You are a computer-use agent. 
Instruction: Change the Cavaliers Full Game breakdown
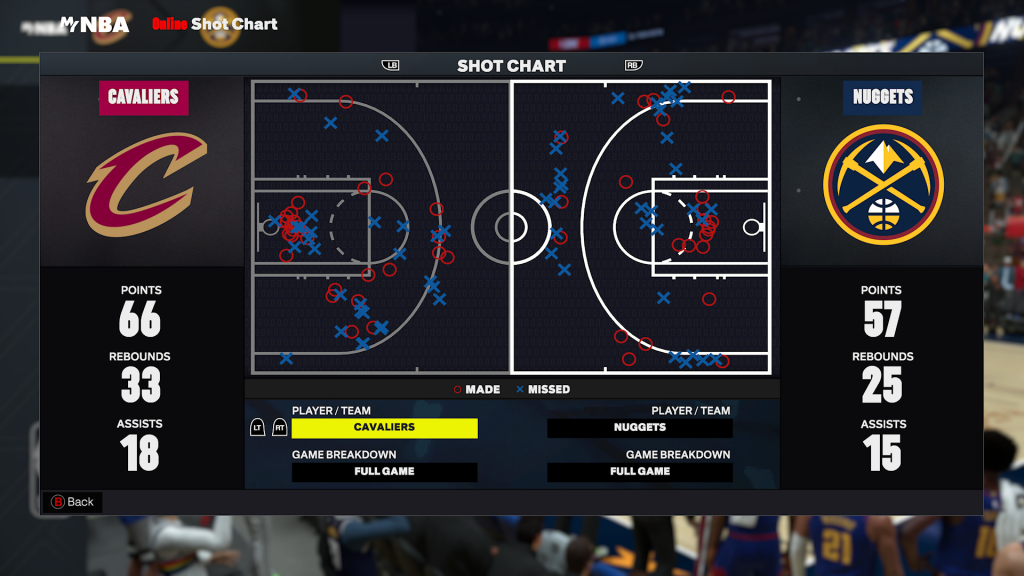(x=384, y=472)
